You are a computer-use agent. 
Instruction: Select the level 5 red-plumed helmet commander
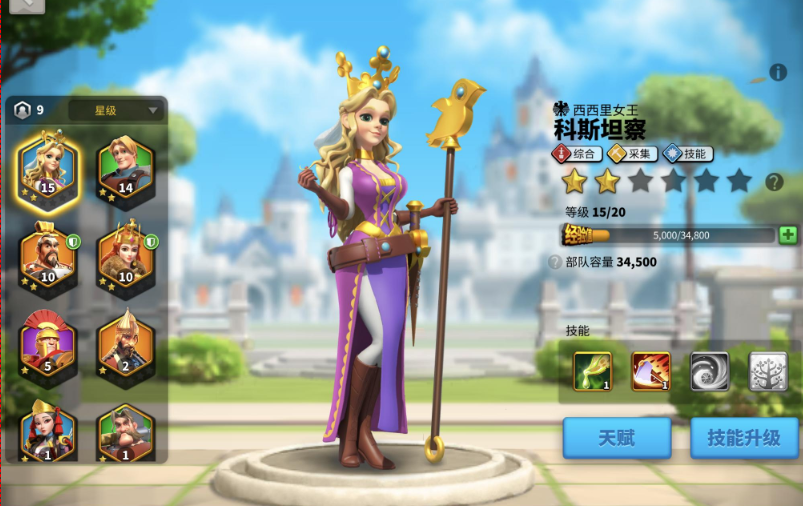[46, 343]
